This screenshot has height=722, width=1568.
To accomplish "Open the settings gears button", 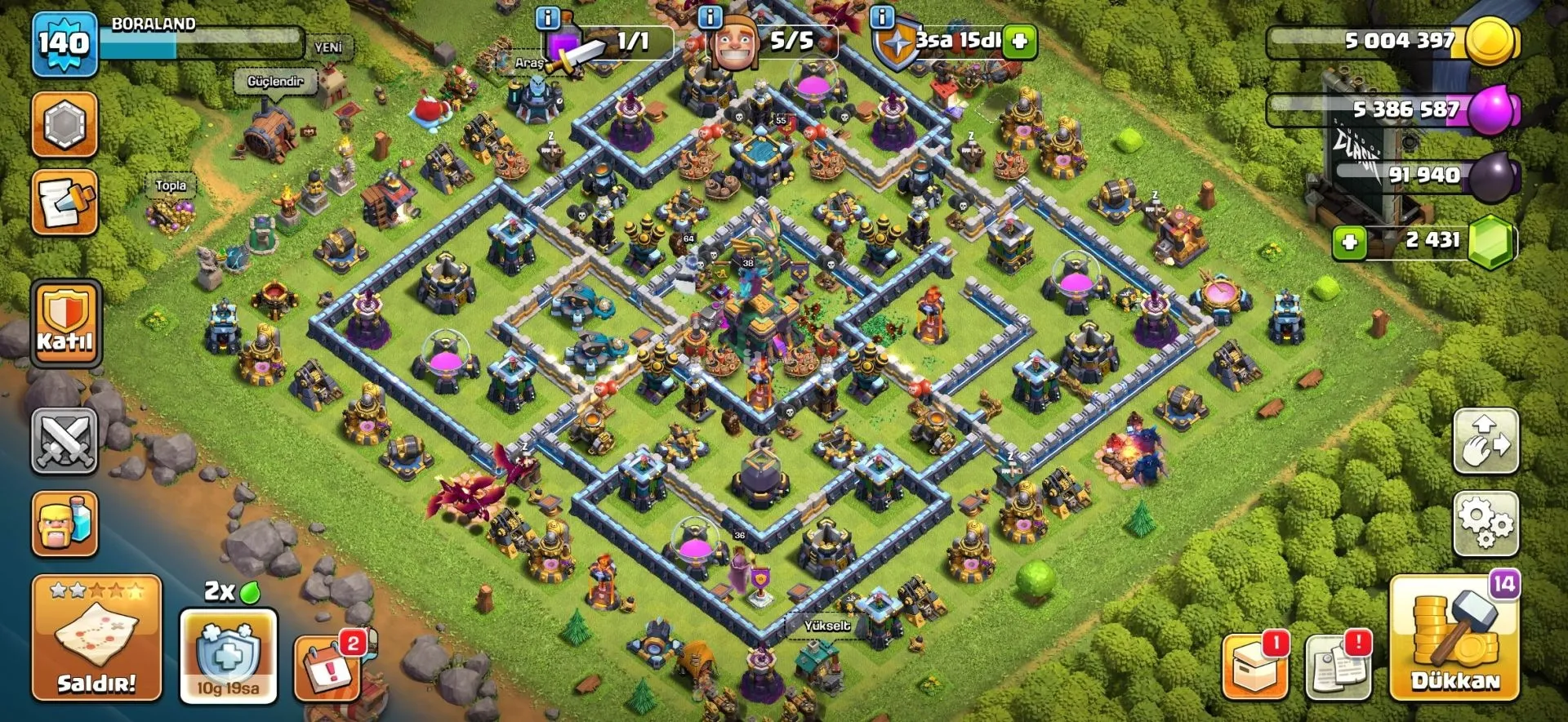I will [x=1486, y=524].
